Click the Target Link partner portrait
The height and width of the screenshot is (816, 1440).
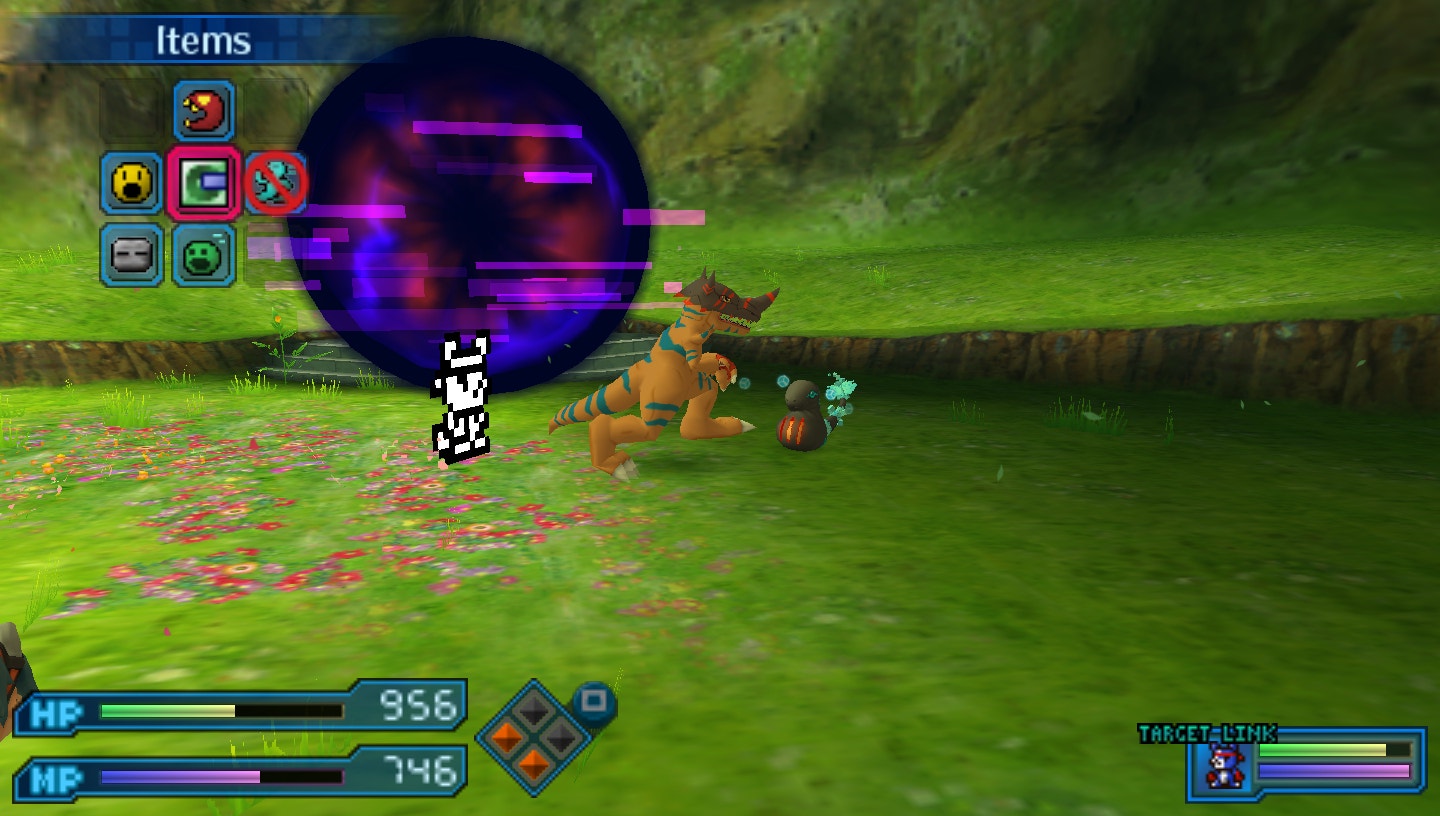pyautogui.click(x=1221, y=766)
